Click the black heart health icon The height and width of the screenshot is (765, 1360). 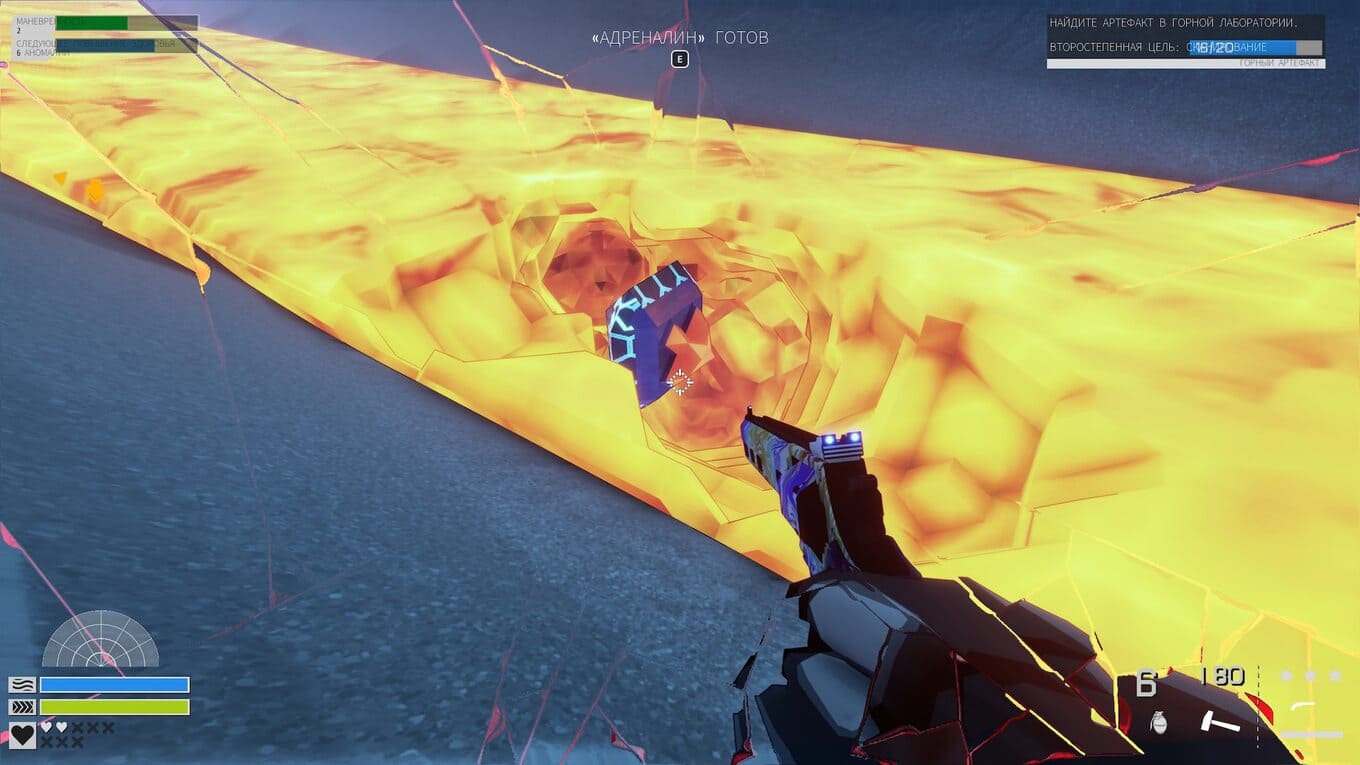point(22,736)
